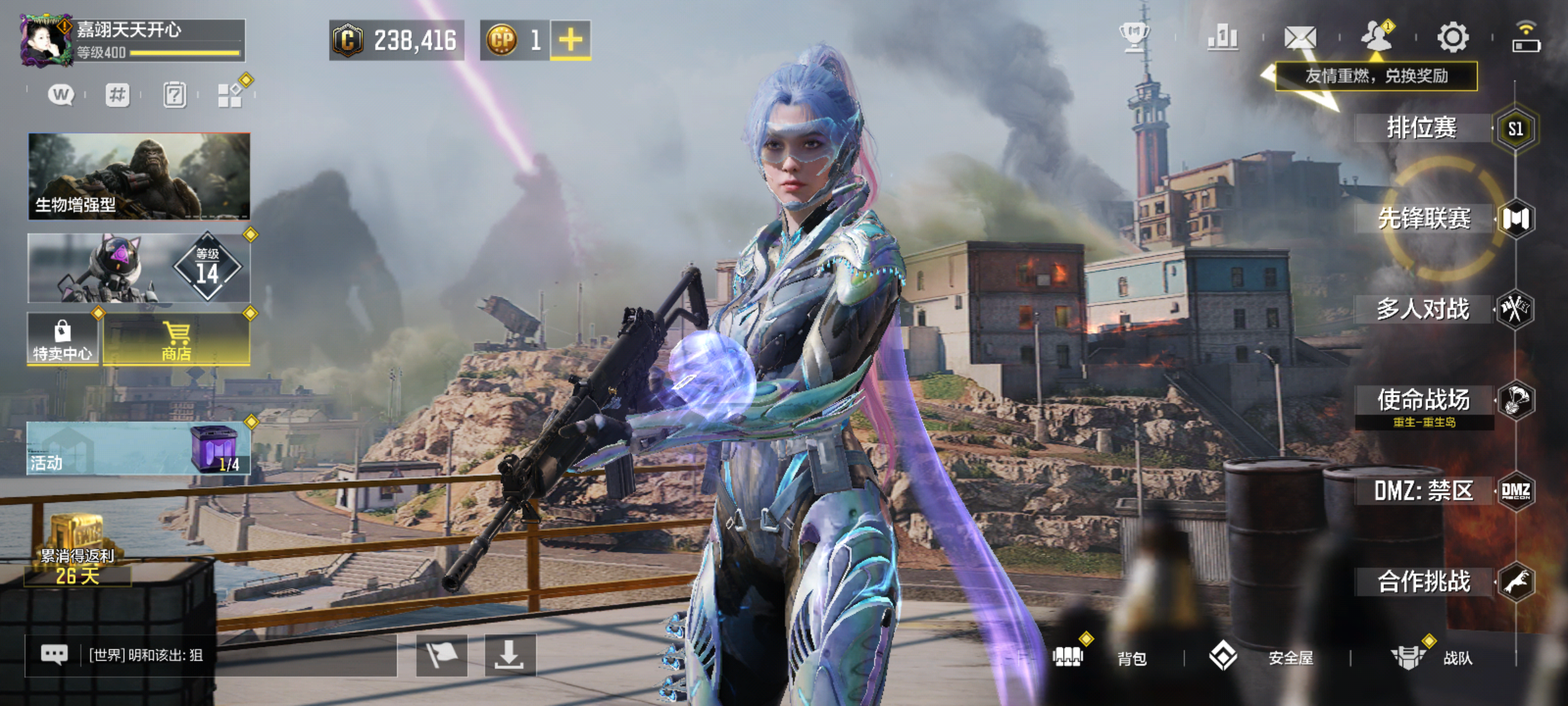The height and width of the screenshot is (706, 1568).
Task: Show the leaderboard bar chart icon
Action: (x=1223, y=37)
